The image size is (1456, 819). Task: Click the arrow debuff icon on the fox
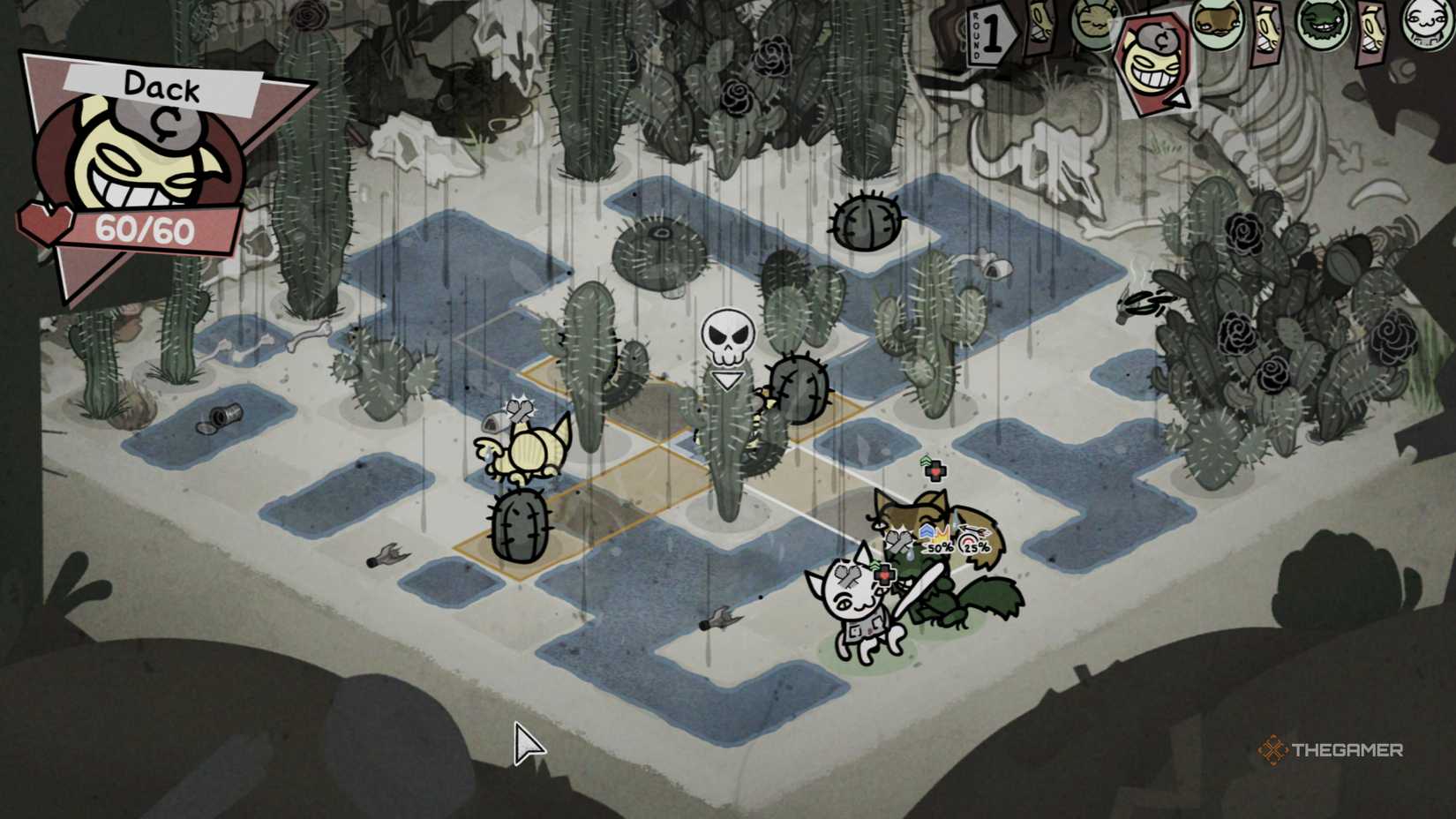[x=972, y=530]
